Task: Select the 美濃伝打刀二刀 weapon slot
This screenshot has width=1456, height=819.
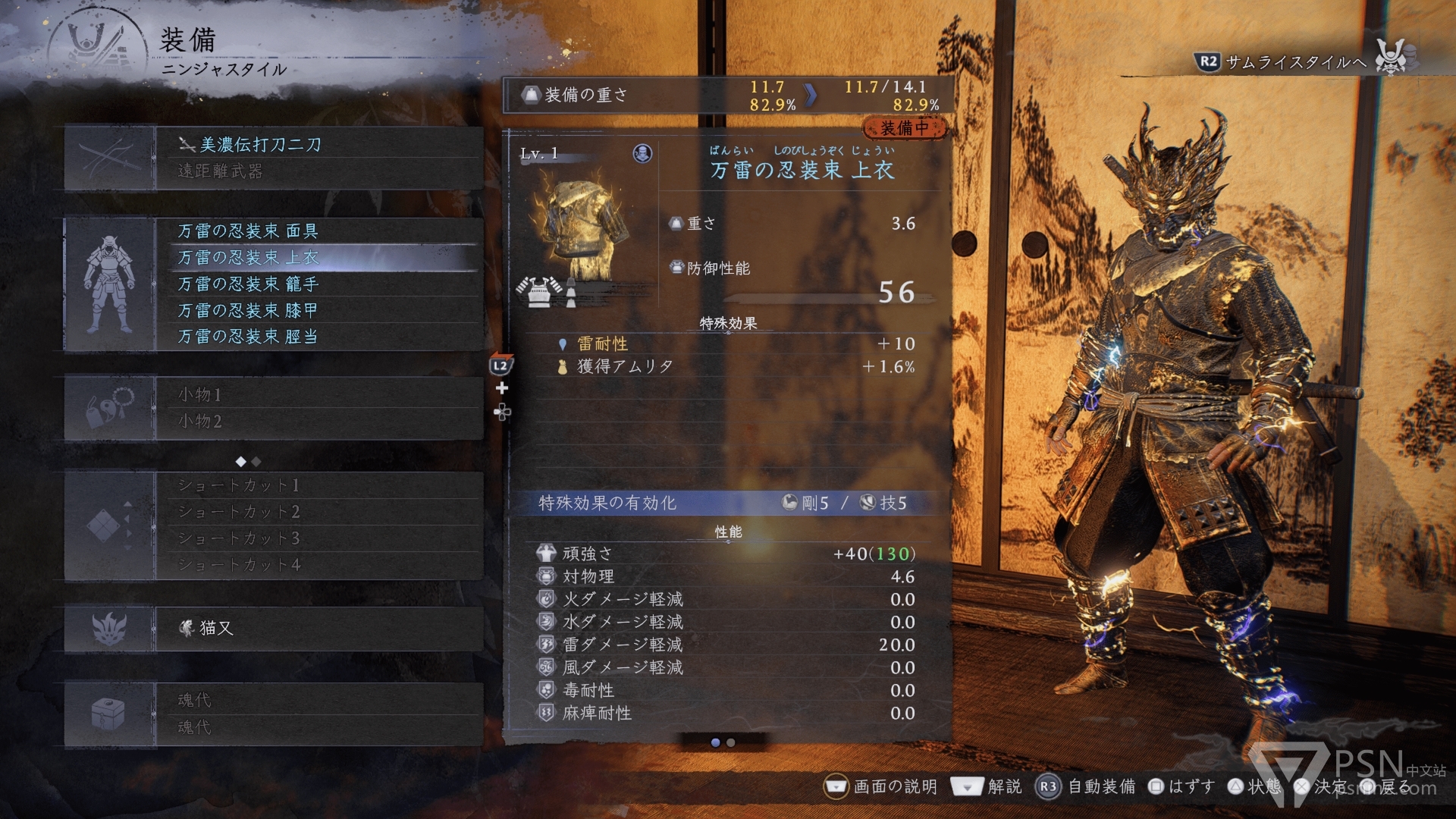Action: 318,144
